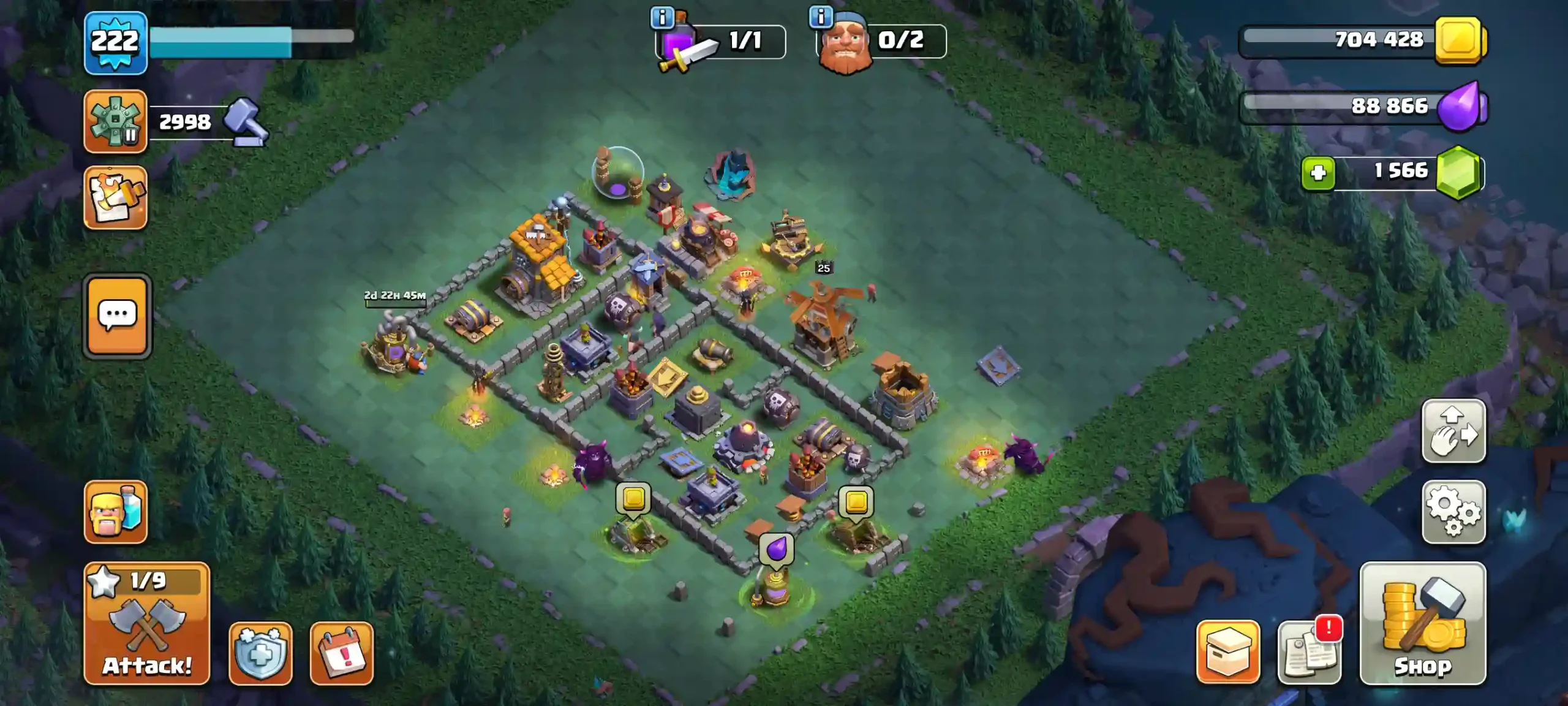Show info for the 0/2 builder indicator
This screenshot has height=706, width=1568.
point(821,17)
